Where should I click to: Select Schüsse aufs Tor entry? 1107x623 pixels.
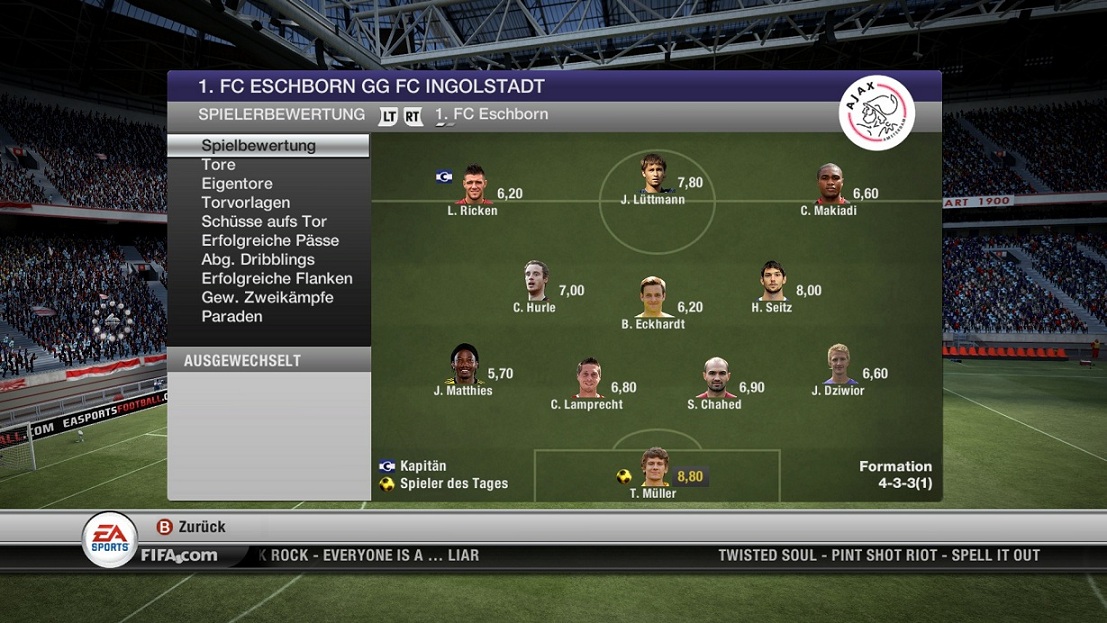click(x=264, y=222)
